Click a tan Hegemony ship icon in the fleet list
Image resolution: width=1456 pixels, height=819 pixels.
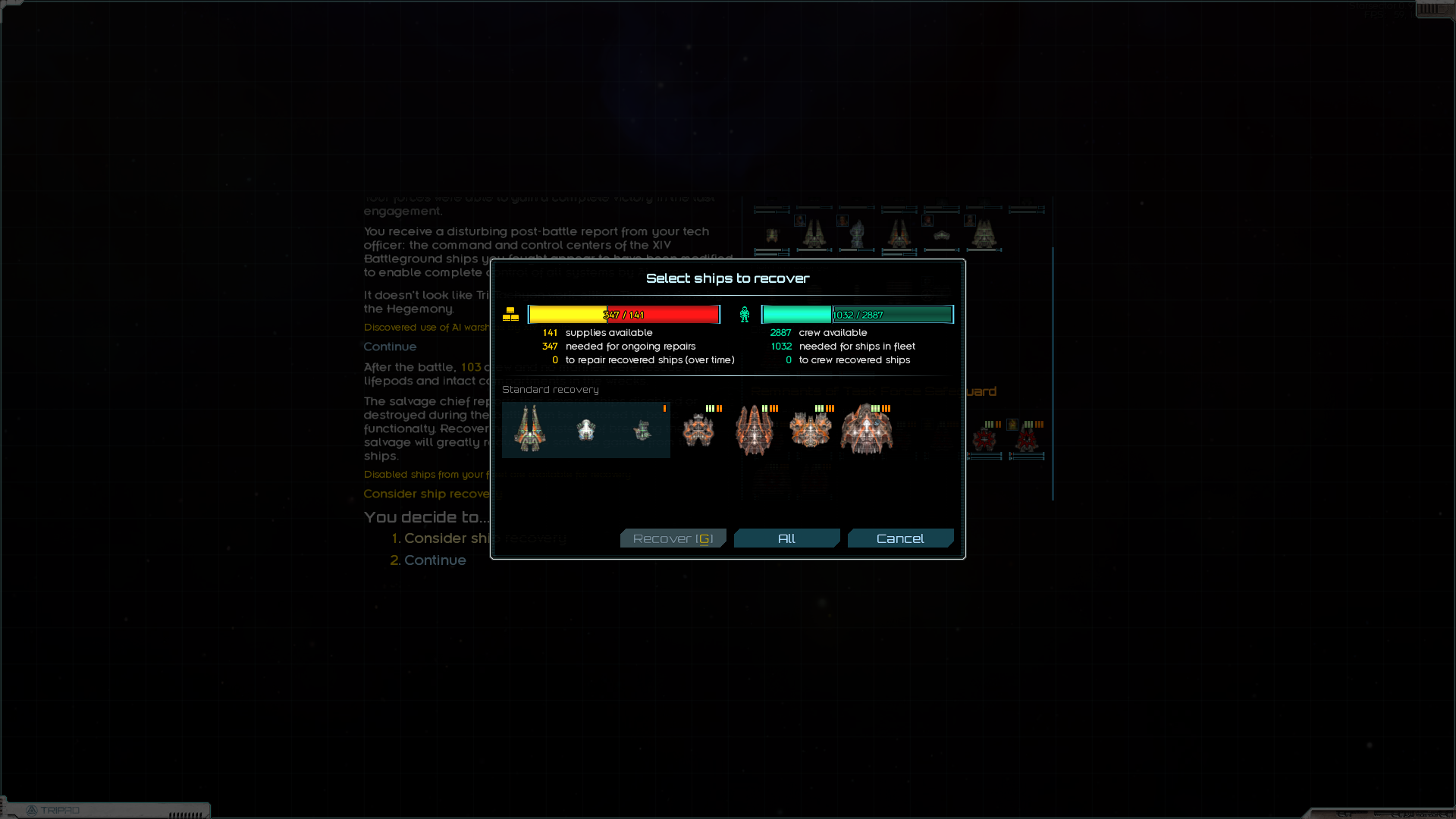tap(815, 234)
